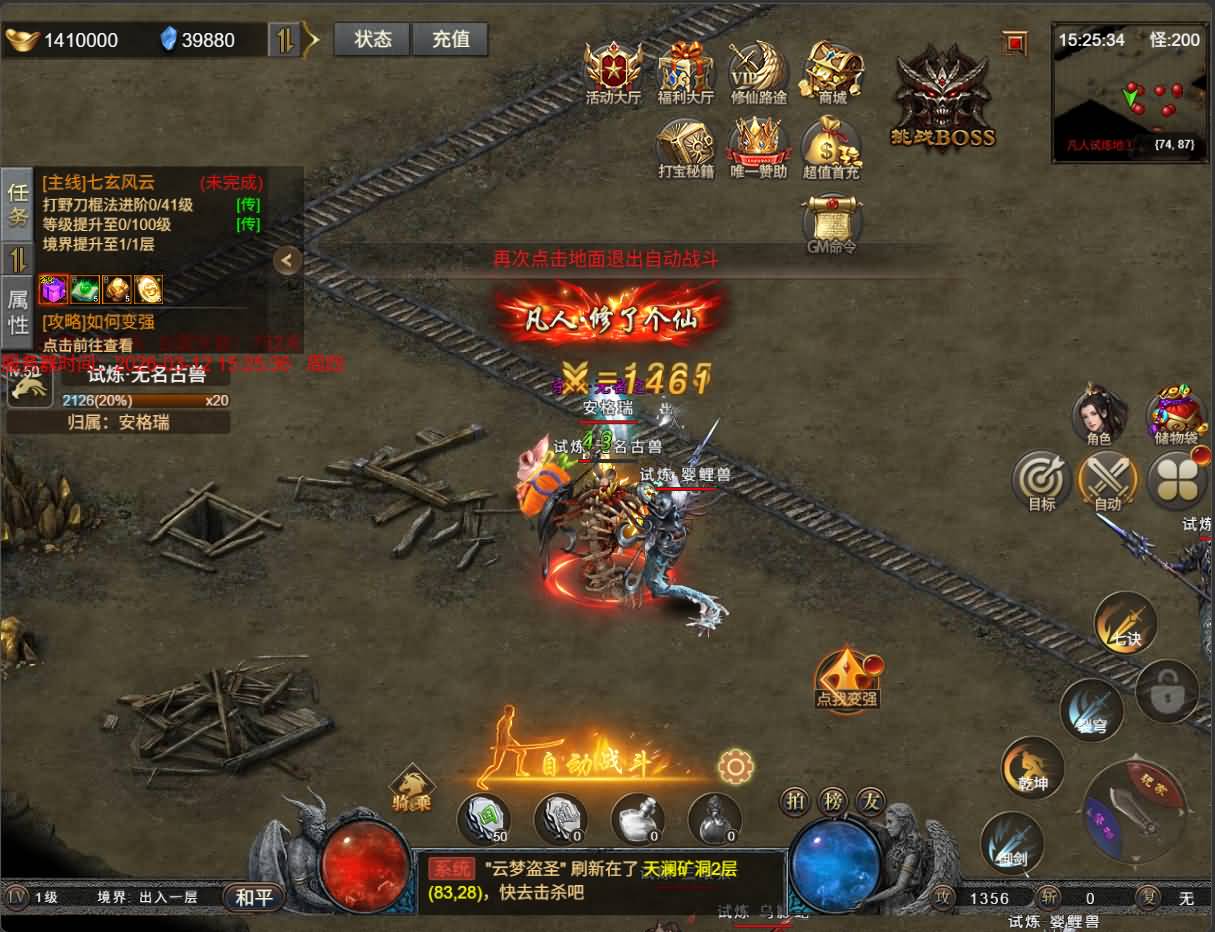Toggle the 自动 crossed-swords auto button
This screenshot has height=932, width=1215.
(1108, 481)
